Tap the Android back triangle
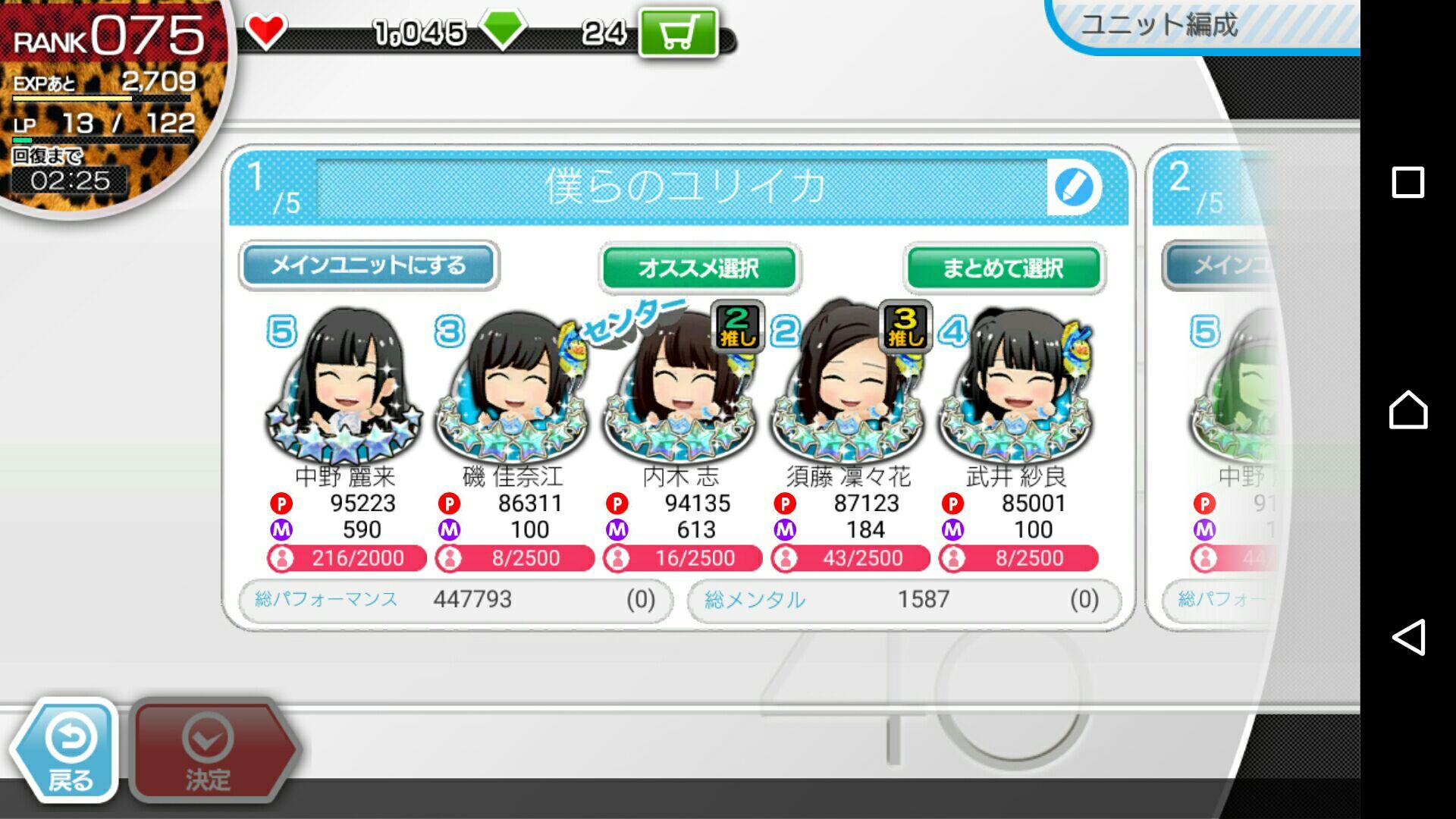Viewport: 1456px width, 819px height. pyautogui.click(x=1408, y=637)
